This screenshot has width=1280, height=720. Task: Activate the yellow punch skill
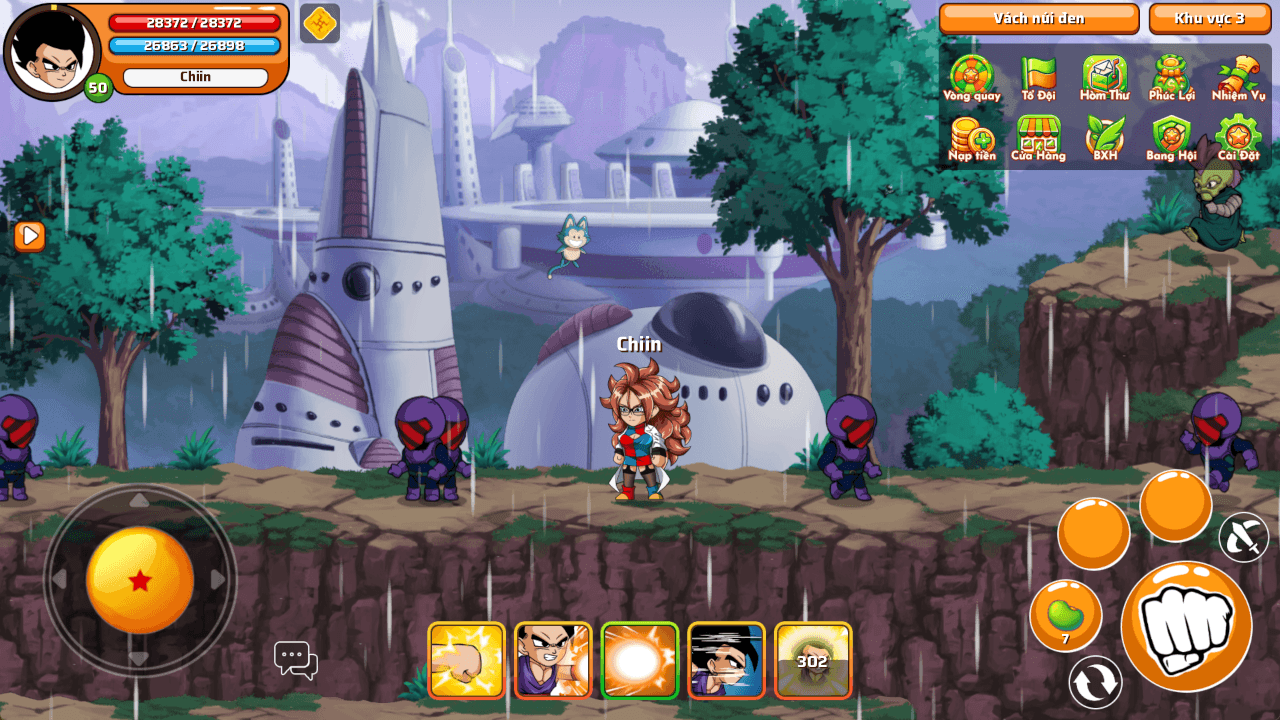tap(466, 660)
